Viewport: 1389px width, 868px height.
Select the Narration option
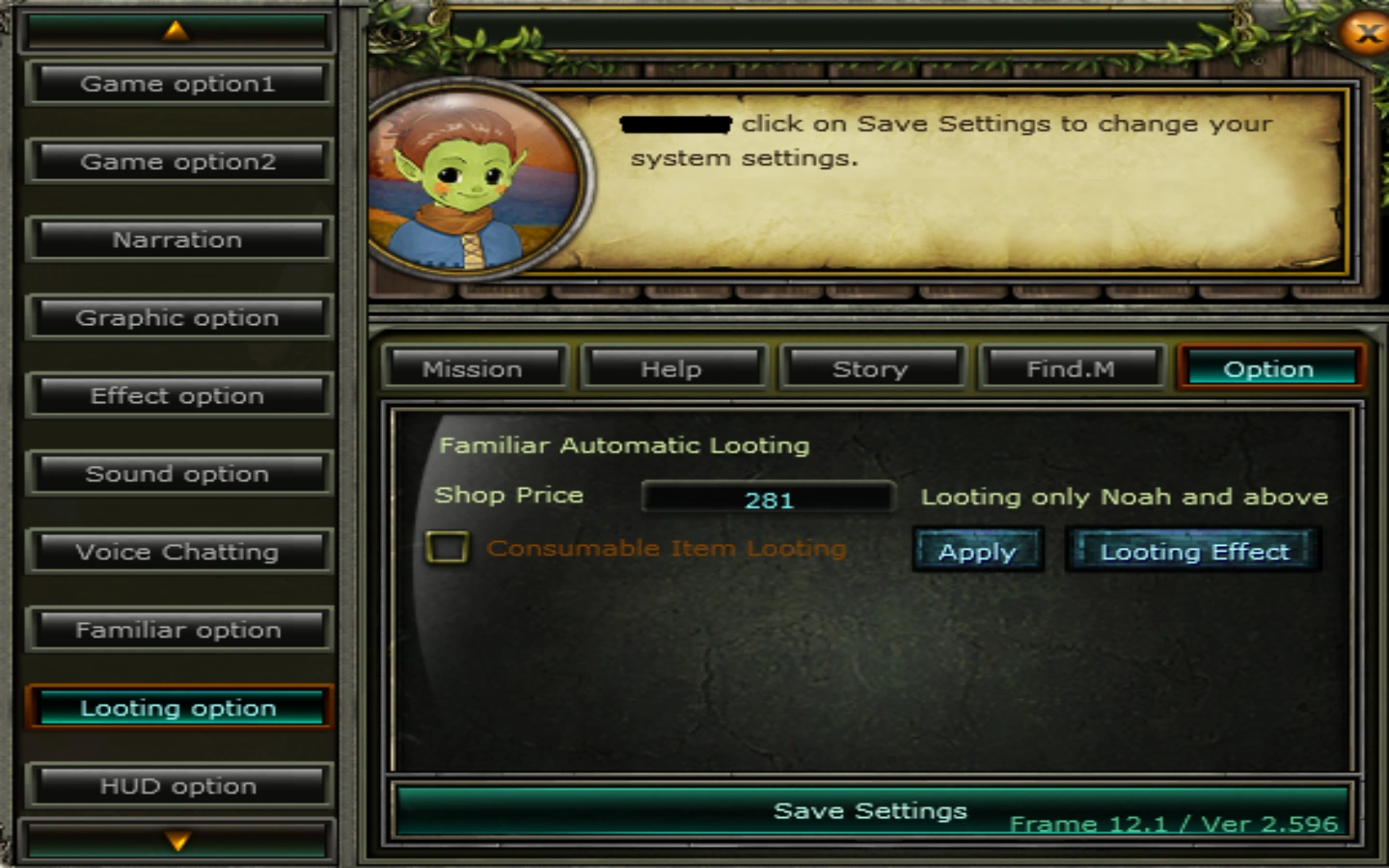coord(179,239)
